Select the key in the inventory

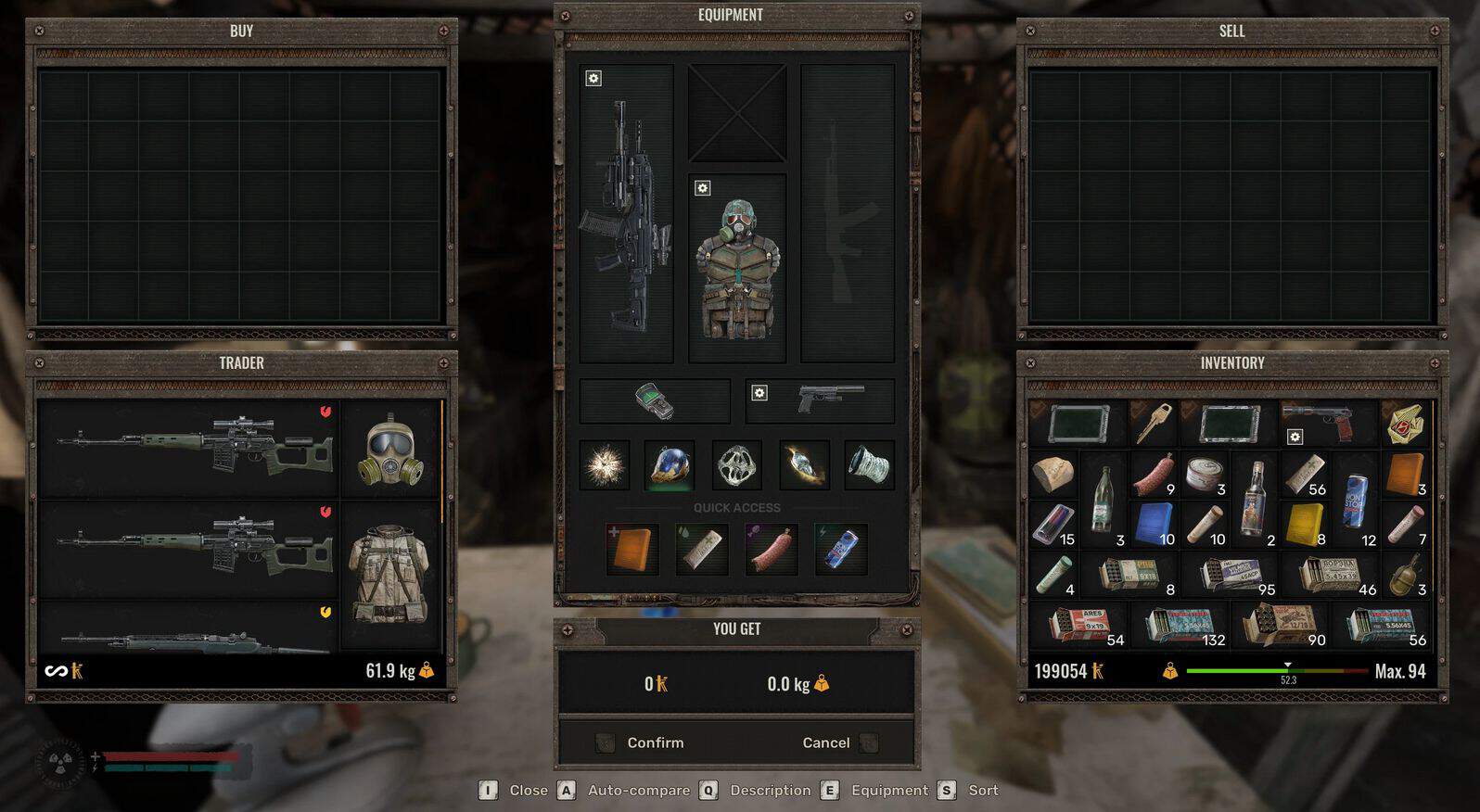pos(1154,423)
